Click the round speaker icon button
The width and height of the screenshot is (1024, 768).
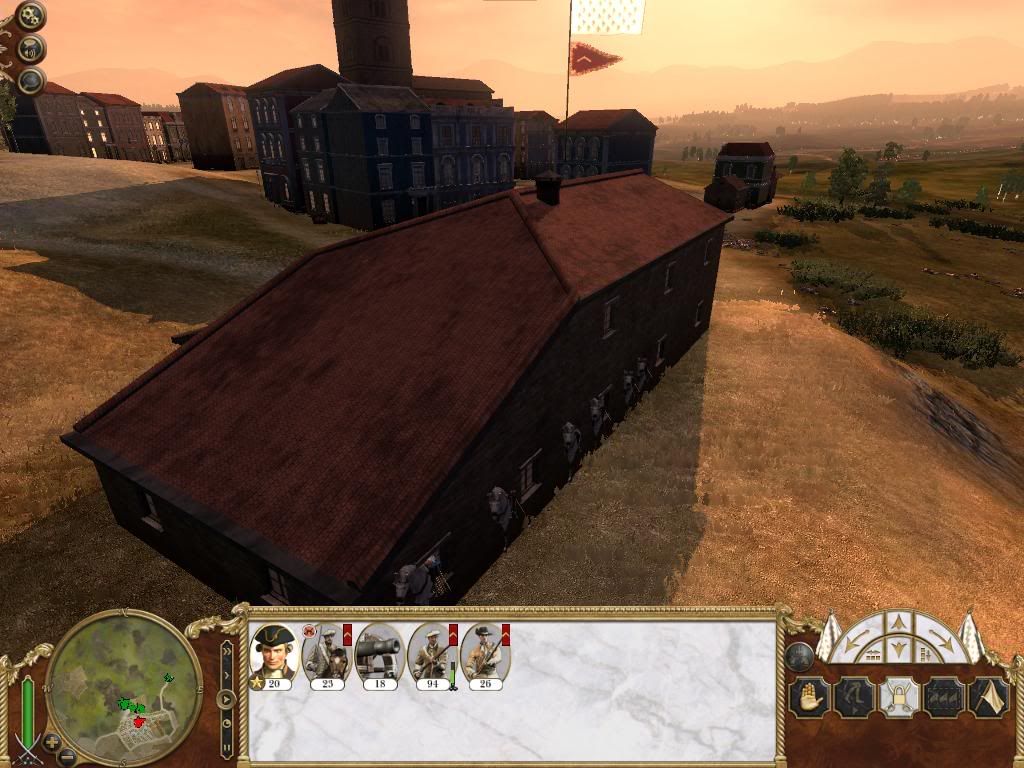click(x=31, y=48)
